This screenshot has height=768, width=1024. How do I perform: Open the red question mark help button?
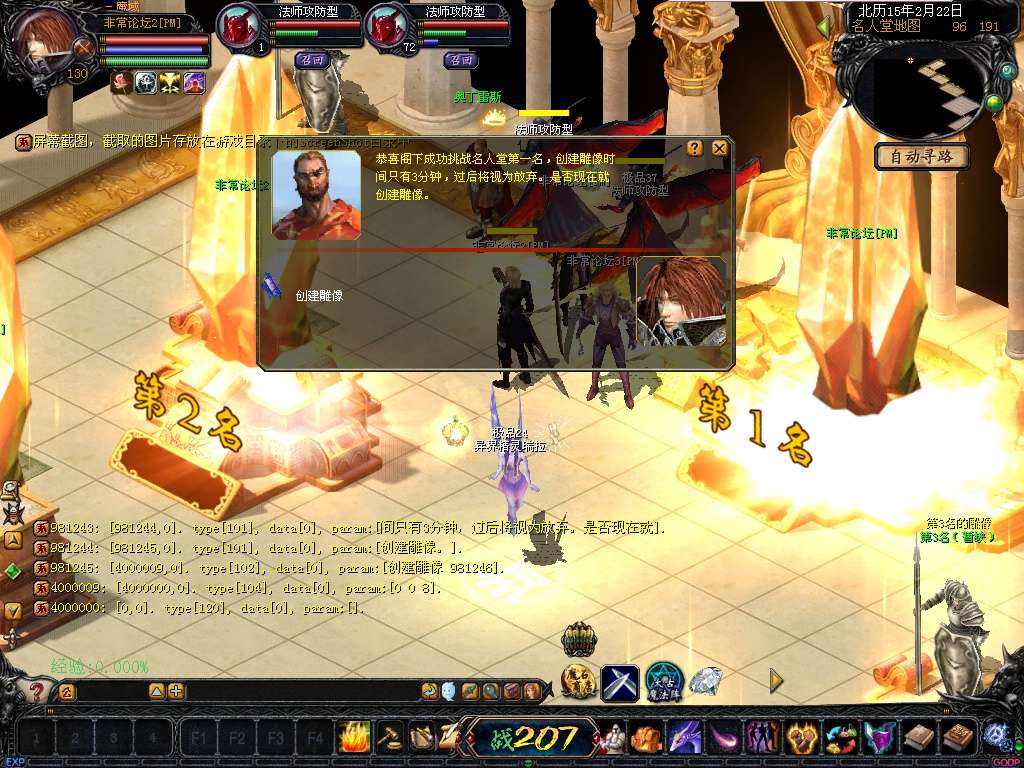tap(37, 691)
